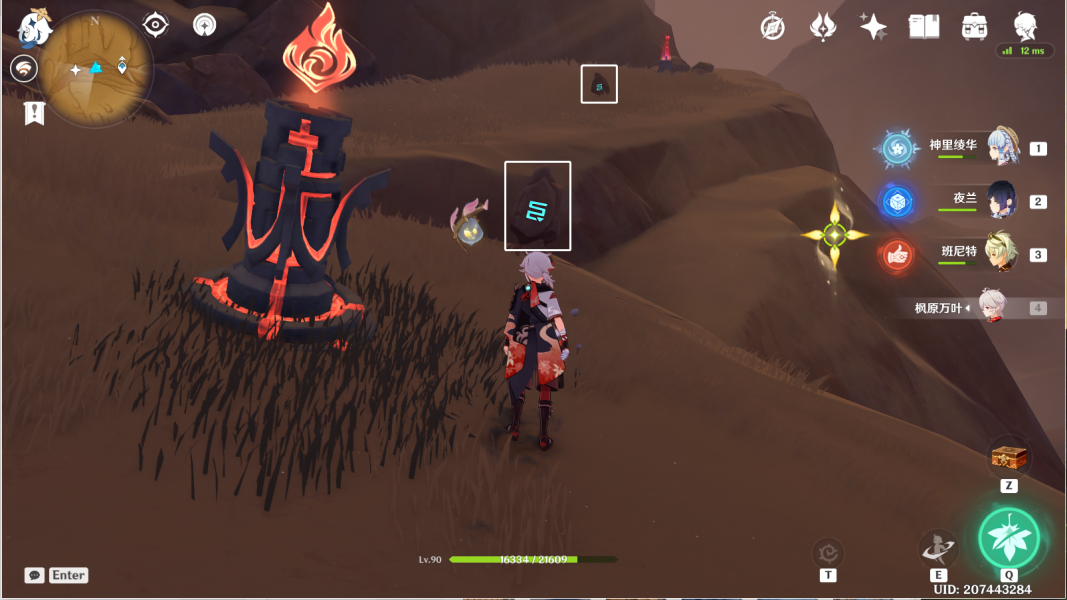Open the open-book handbook icon

(923, 27)
